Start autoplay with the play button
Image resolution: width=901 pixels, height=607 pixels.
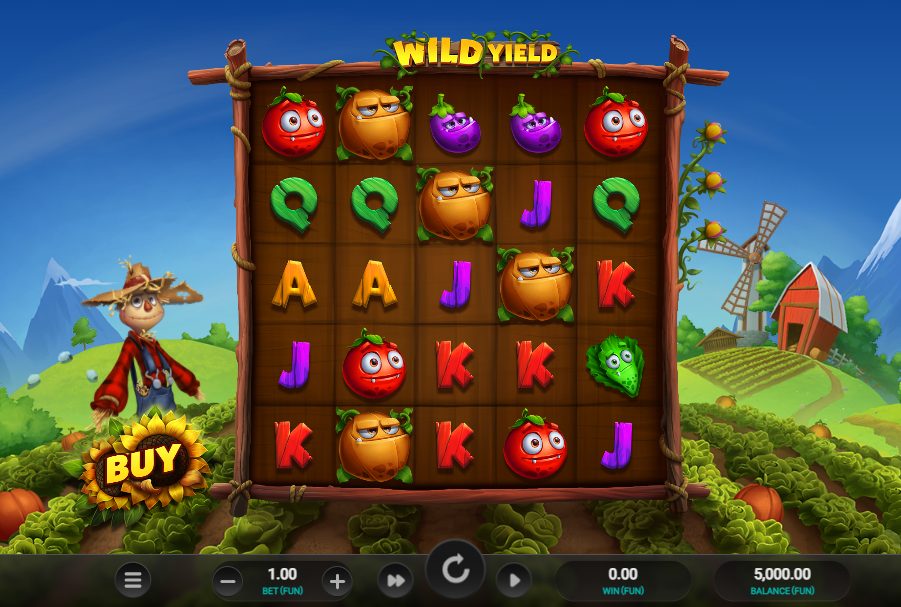(513, 580)
